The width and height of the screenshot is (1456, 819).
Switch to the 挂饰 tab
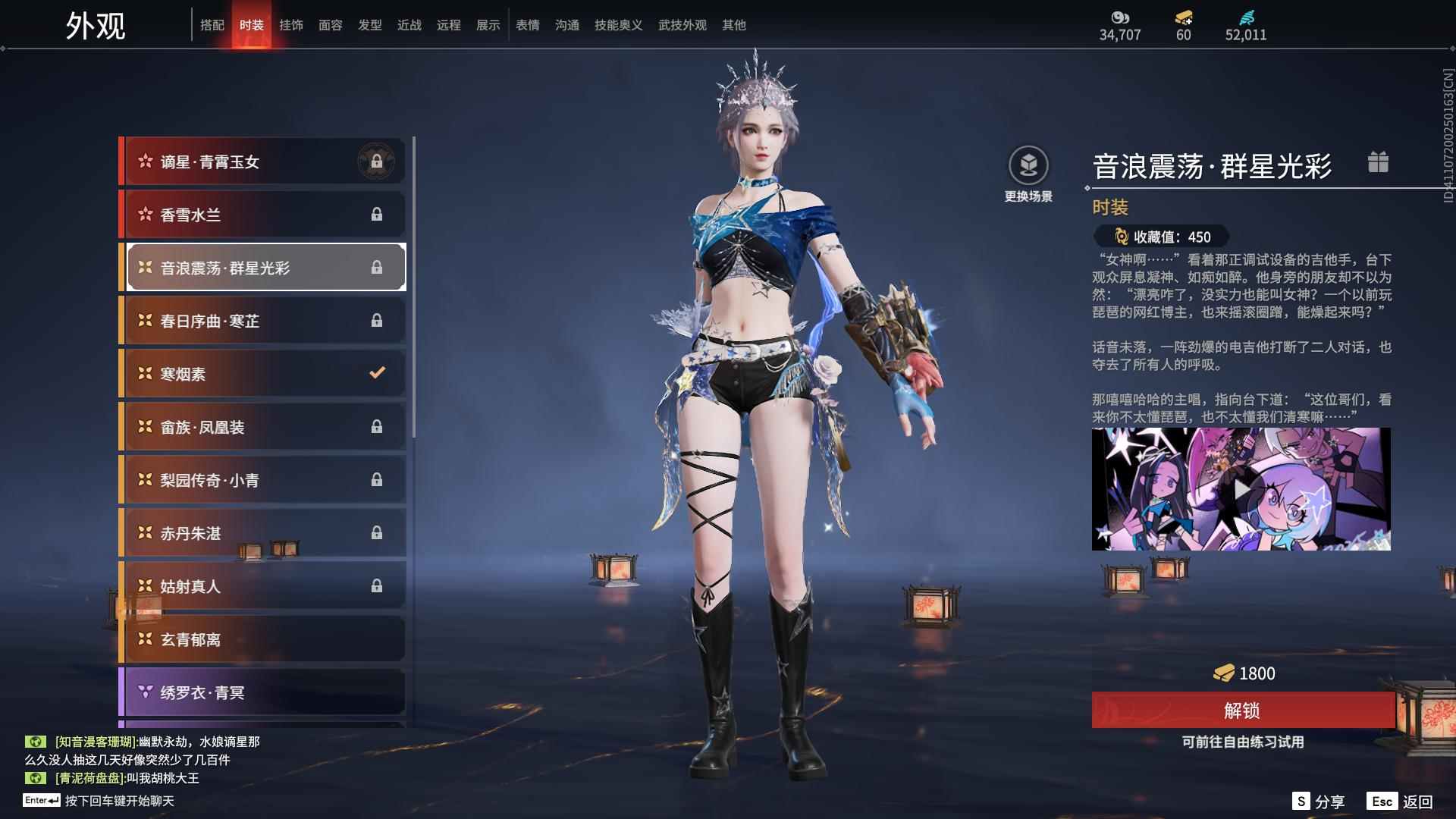292,25
